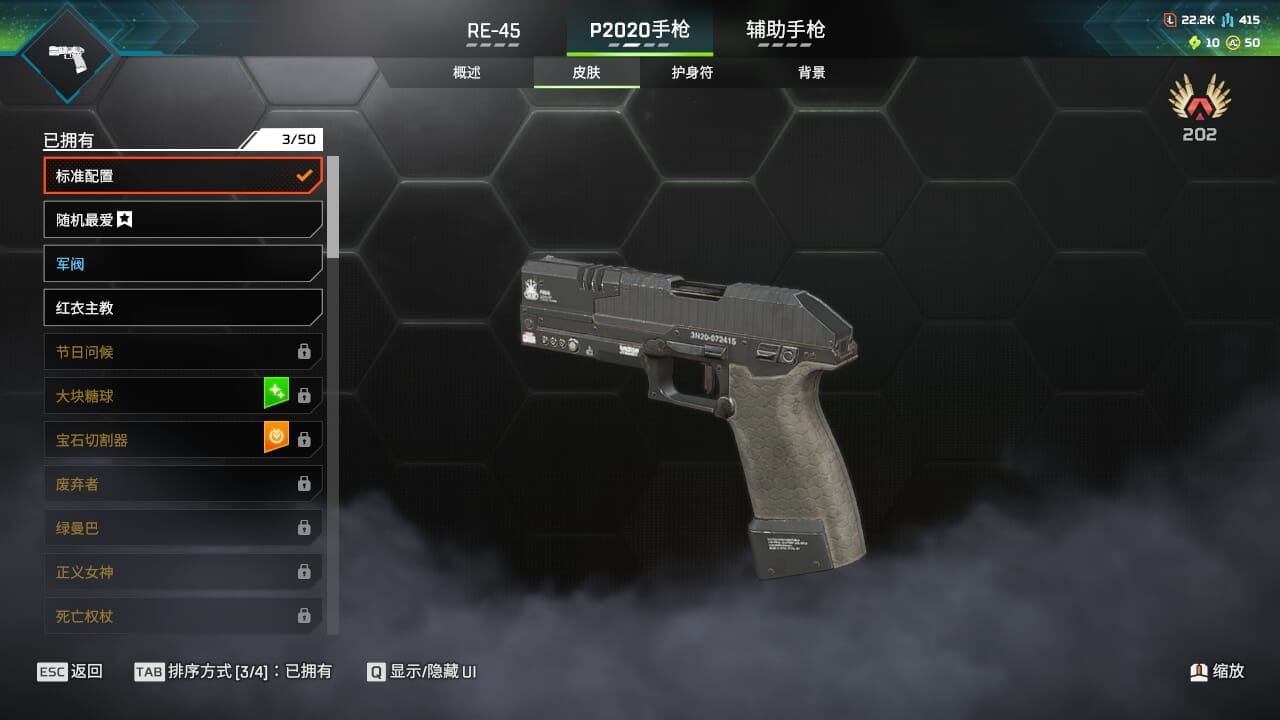Switch to the RE-45 weapon tab
The width and height of the screenshot is (1280, 720).
click(x=494, y=31)
